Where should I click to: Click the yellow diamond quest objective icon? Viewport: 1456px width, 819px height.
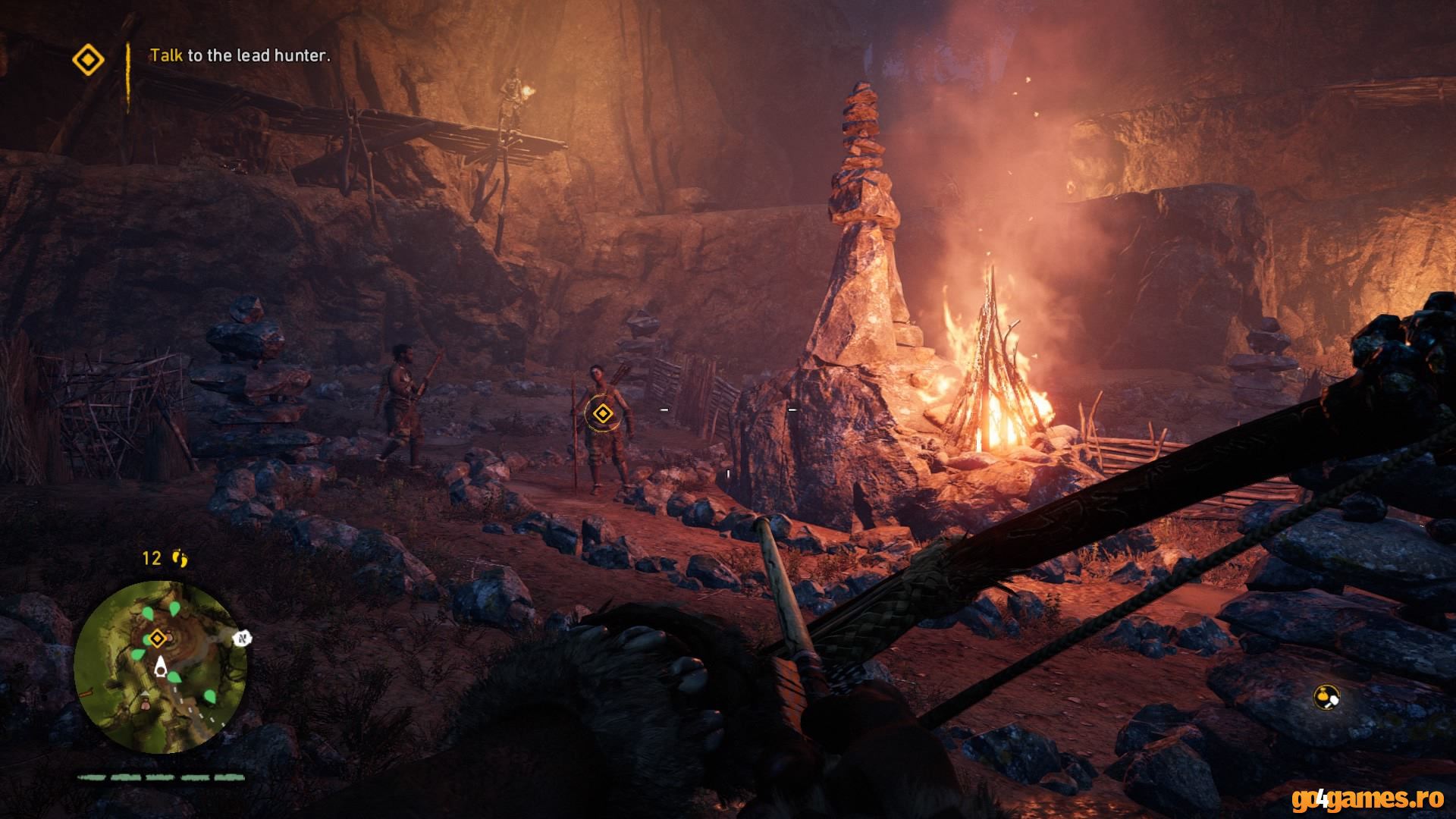tap(88, 59)
